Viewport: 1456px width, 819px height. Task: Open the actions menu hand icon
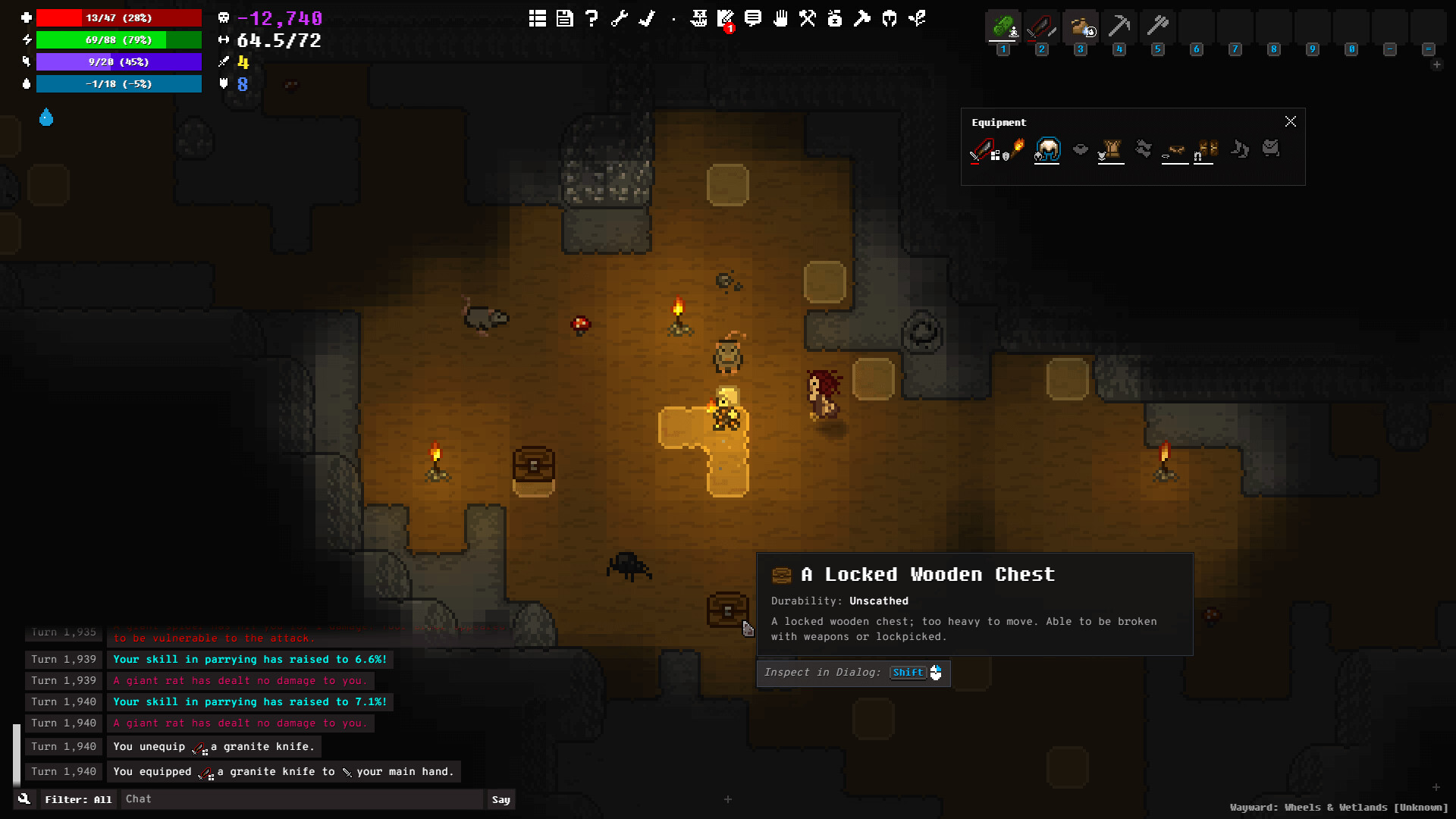pyautogui.click(x=781, y=19)
